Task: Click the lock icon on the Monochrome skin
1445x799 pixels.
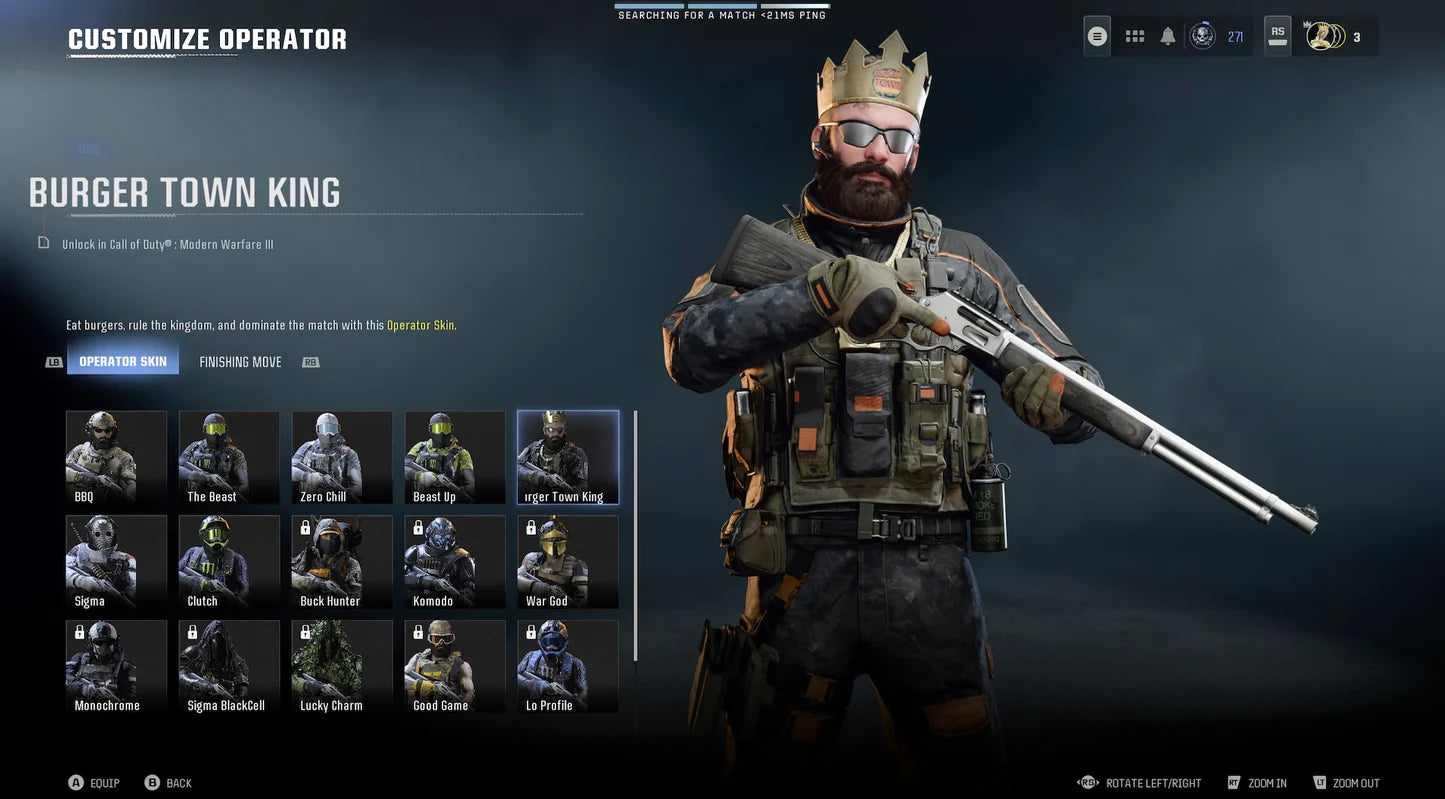Action: click(x=80, y=630)
